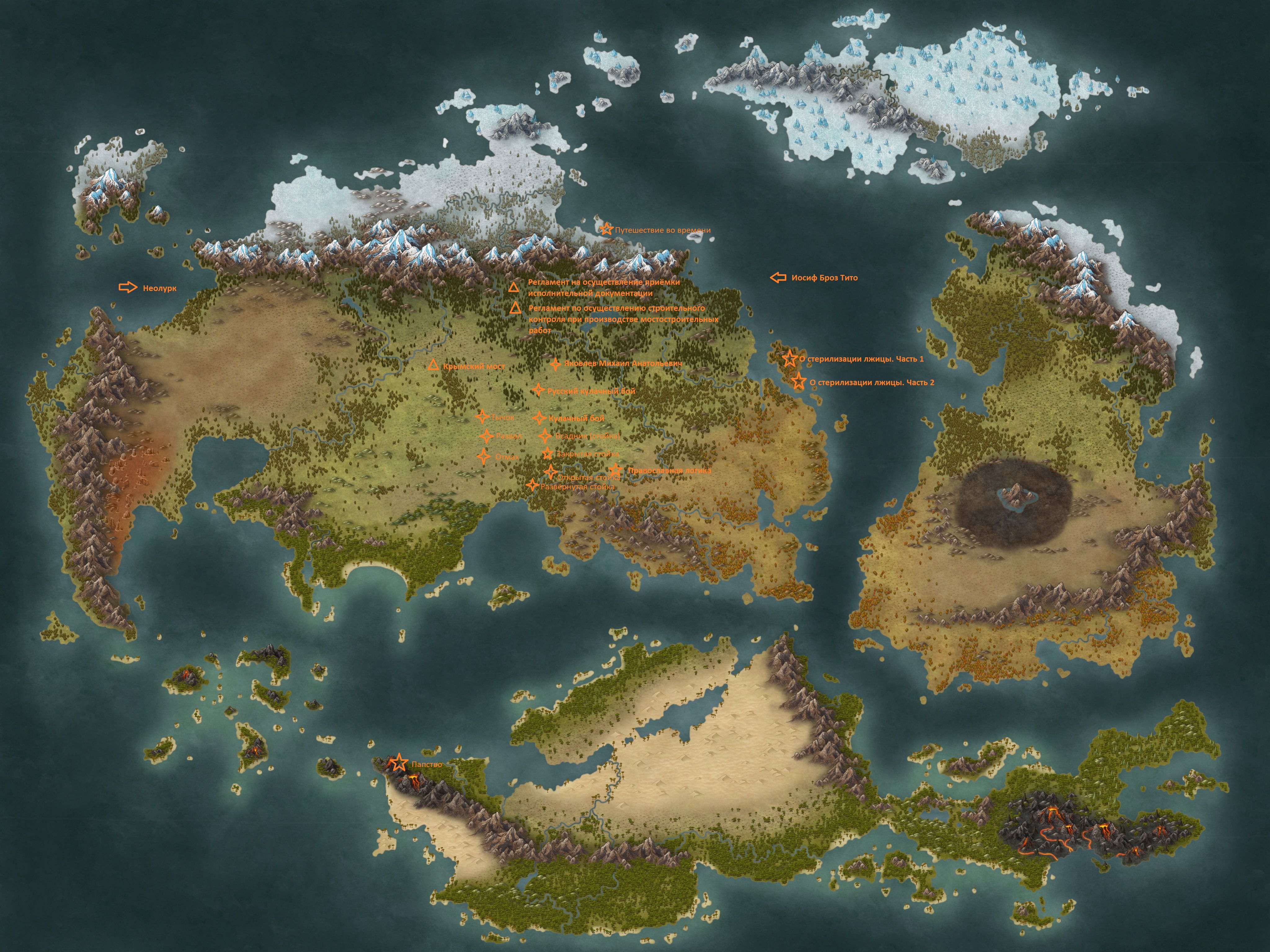Open О стерилизации лжицы. Часть 1
The height and width of the screenshot is (952, 1270).
(x=789, y=358)
